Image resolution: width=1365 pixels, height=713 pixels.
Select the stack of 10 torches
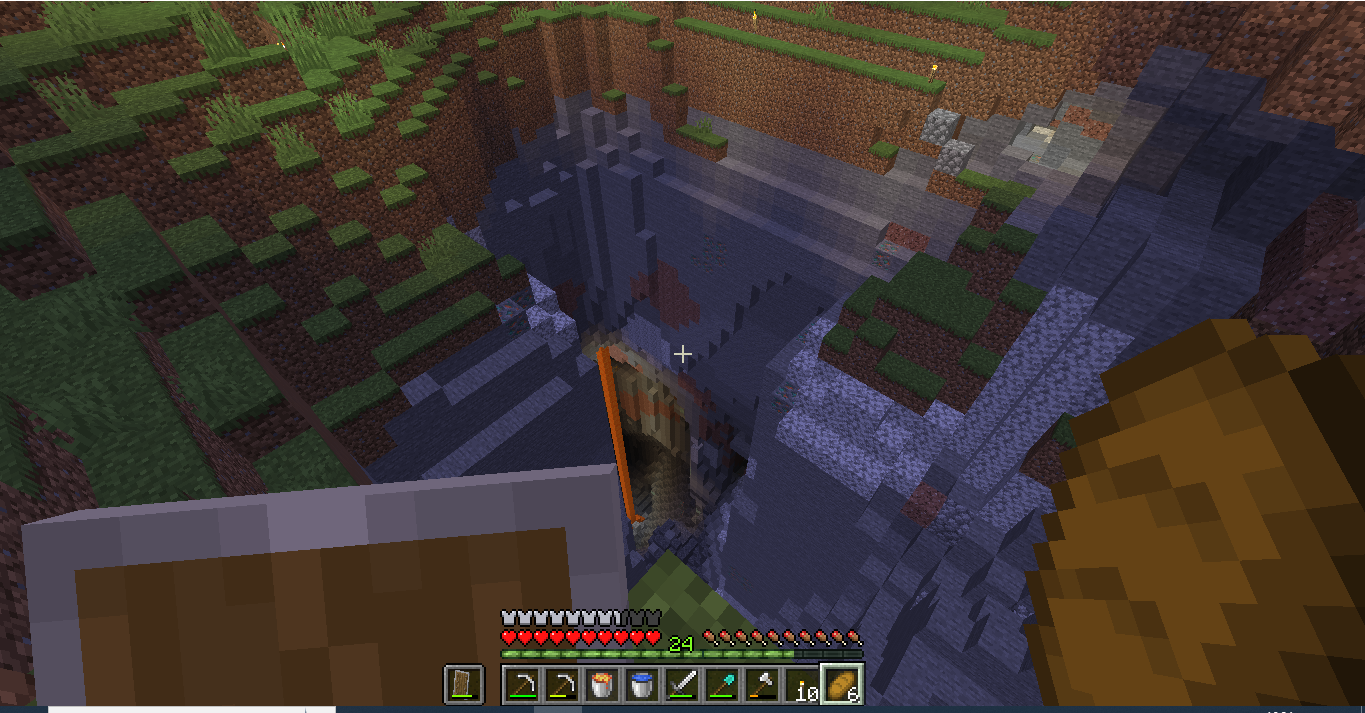point(802,685)
